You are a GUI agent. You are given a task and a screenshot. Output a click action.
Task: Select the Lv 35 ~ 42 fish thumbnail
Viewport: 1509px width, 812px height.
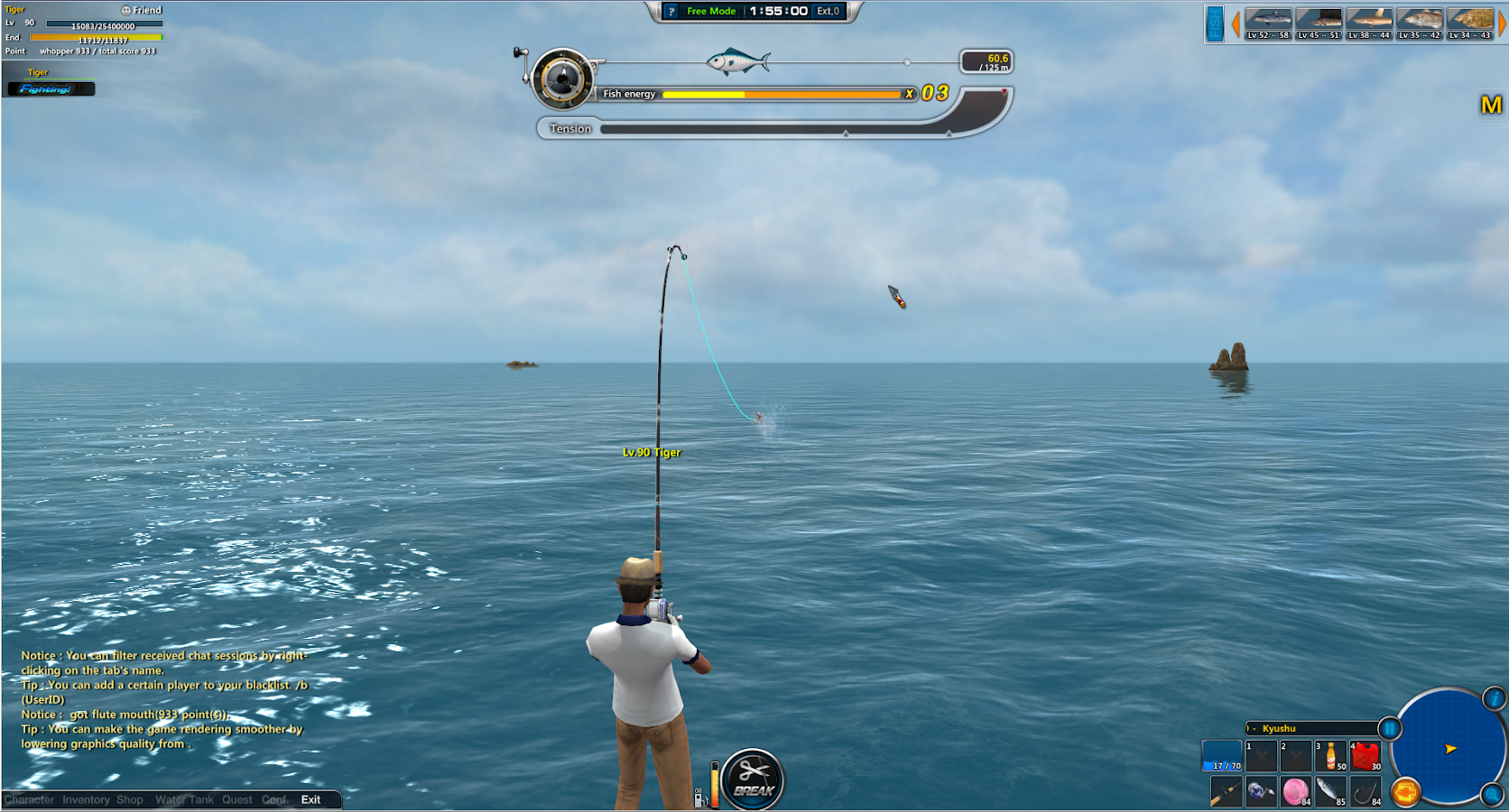coord(1420,23)
